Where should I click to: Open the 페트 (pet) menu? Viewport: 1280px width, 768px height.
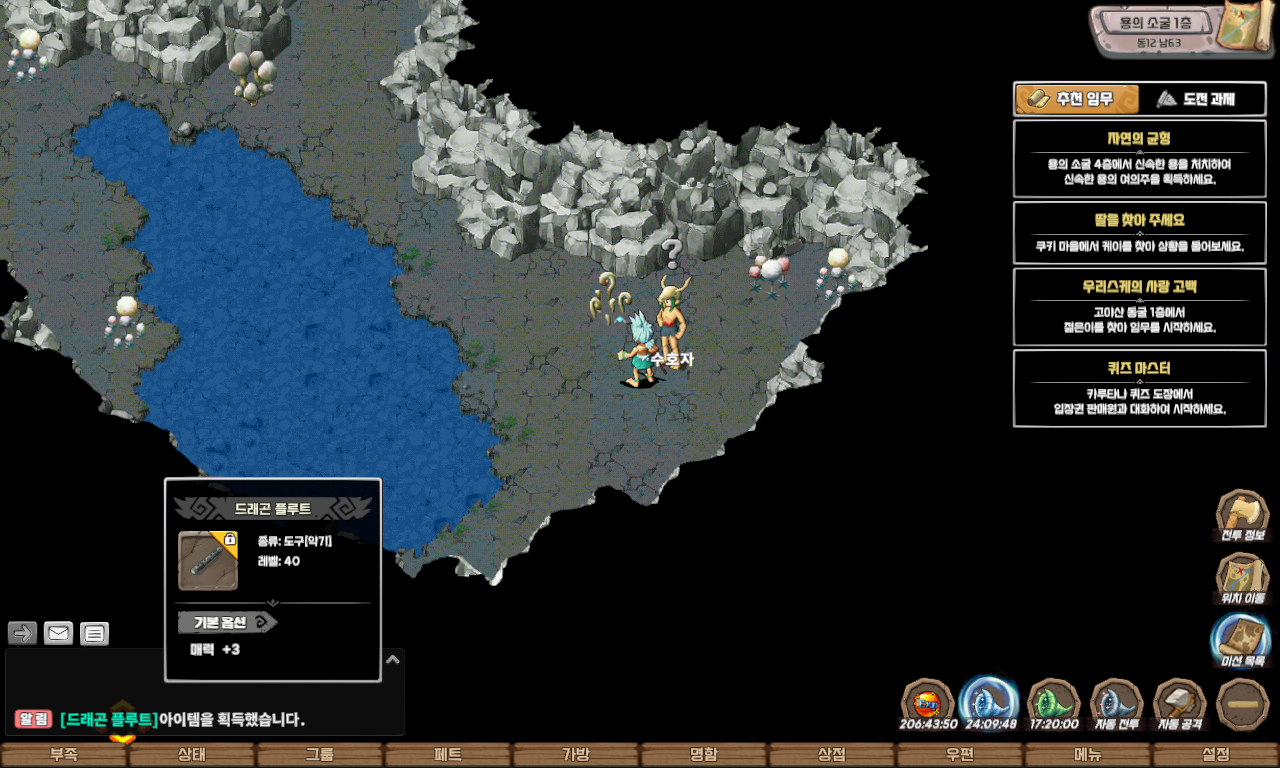pos(448,755)
